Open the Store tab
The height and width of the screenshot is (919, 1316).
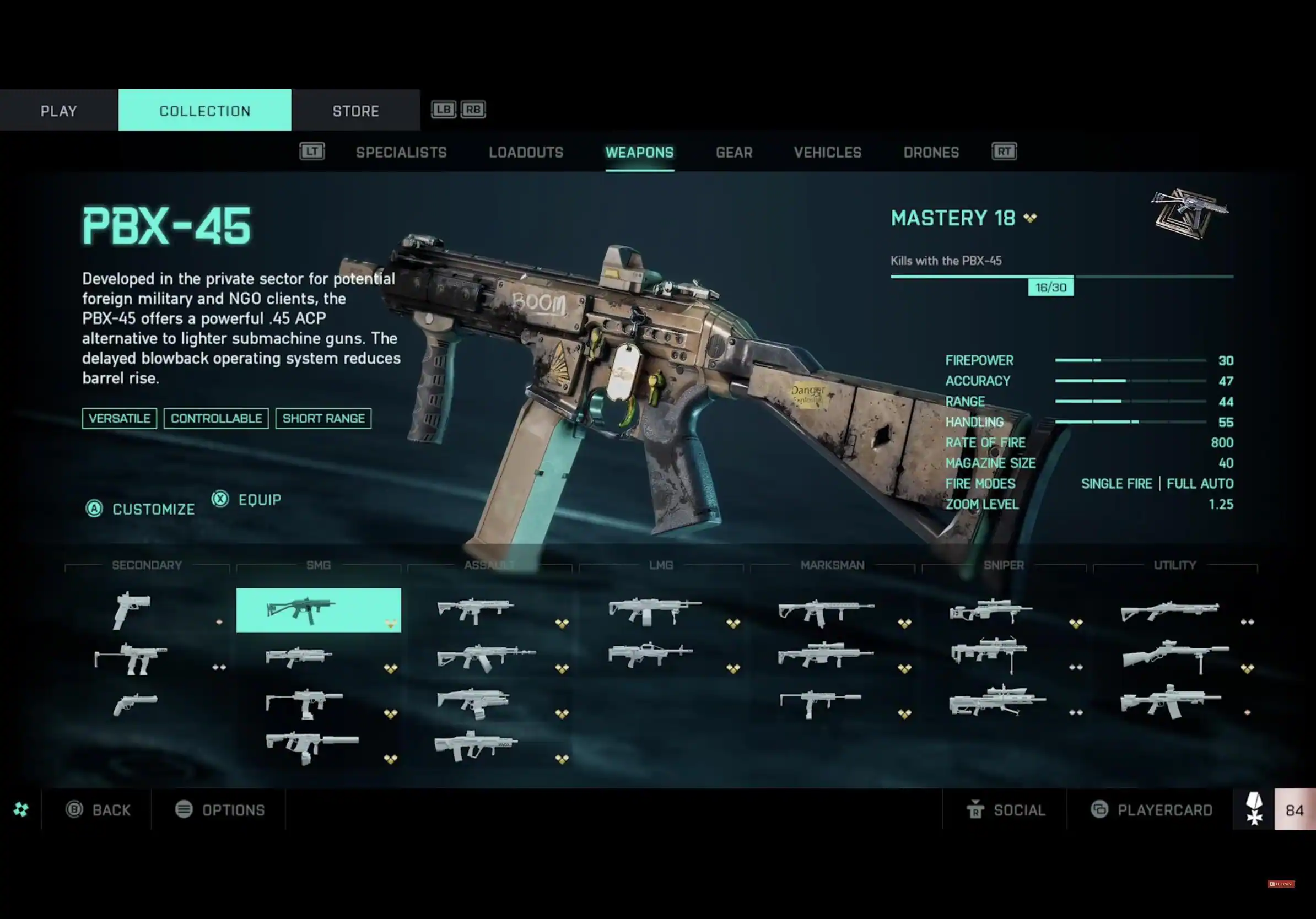click(x=355, y=111)
